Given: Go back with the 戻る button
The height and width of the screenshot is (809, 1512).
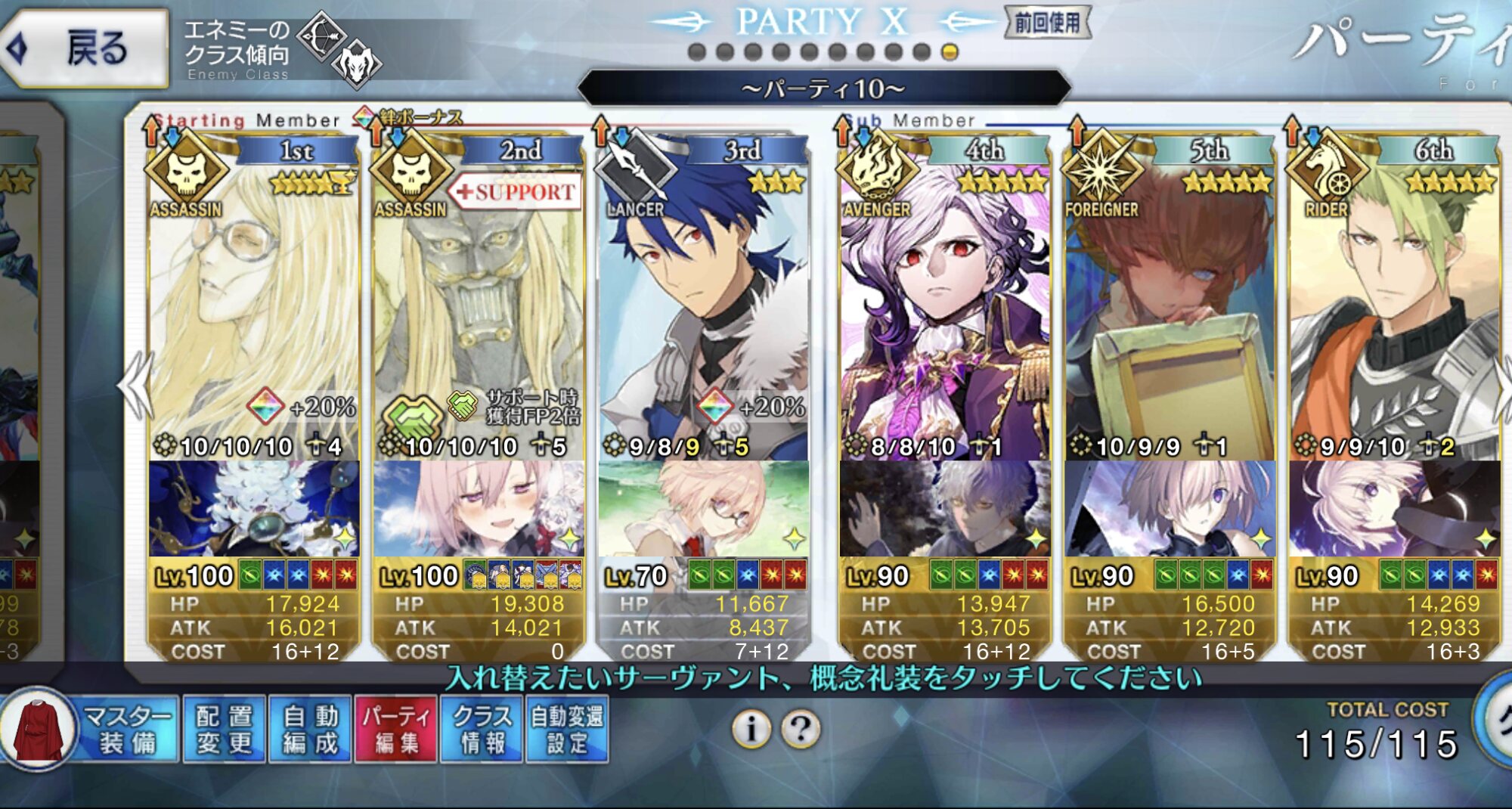Looking at the screenshot, I should coord(85,48).
